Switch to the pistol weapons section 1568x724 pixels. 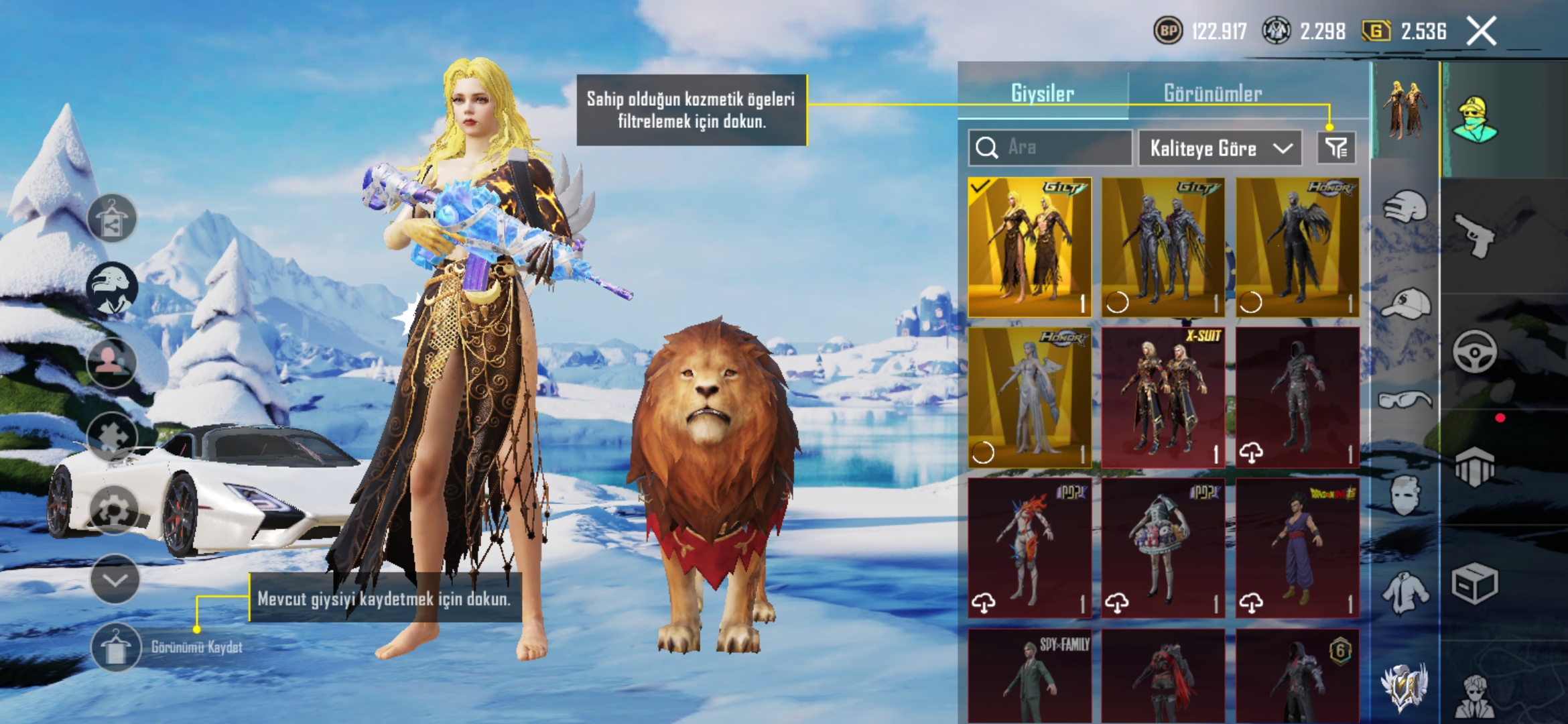tap(1474, 235)
